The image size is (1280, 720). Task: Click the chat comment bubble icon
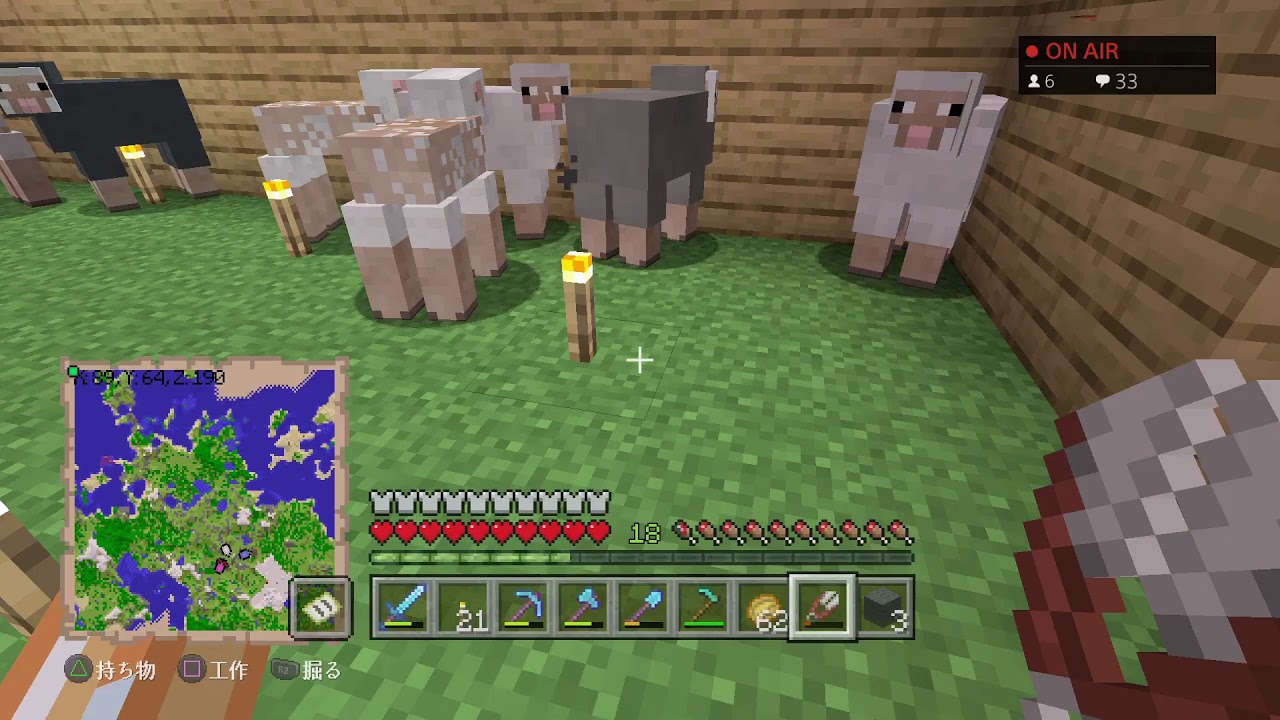(x=1103, y=82)
